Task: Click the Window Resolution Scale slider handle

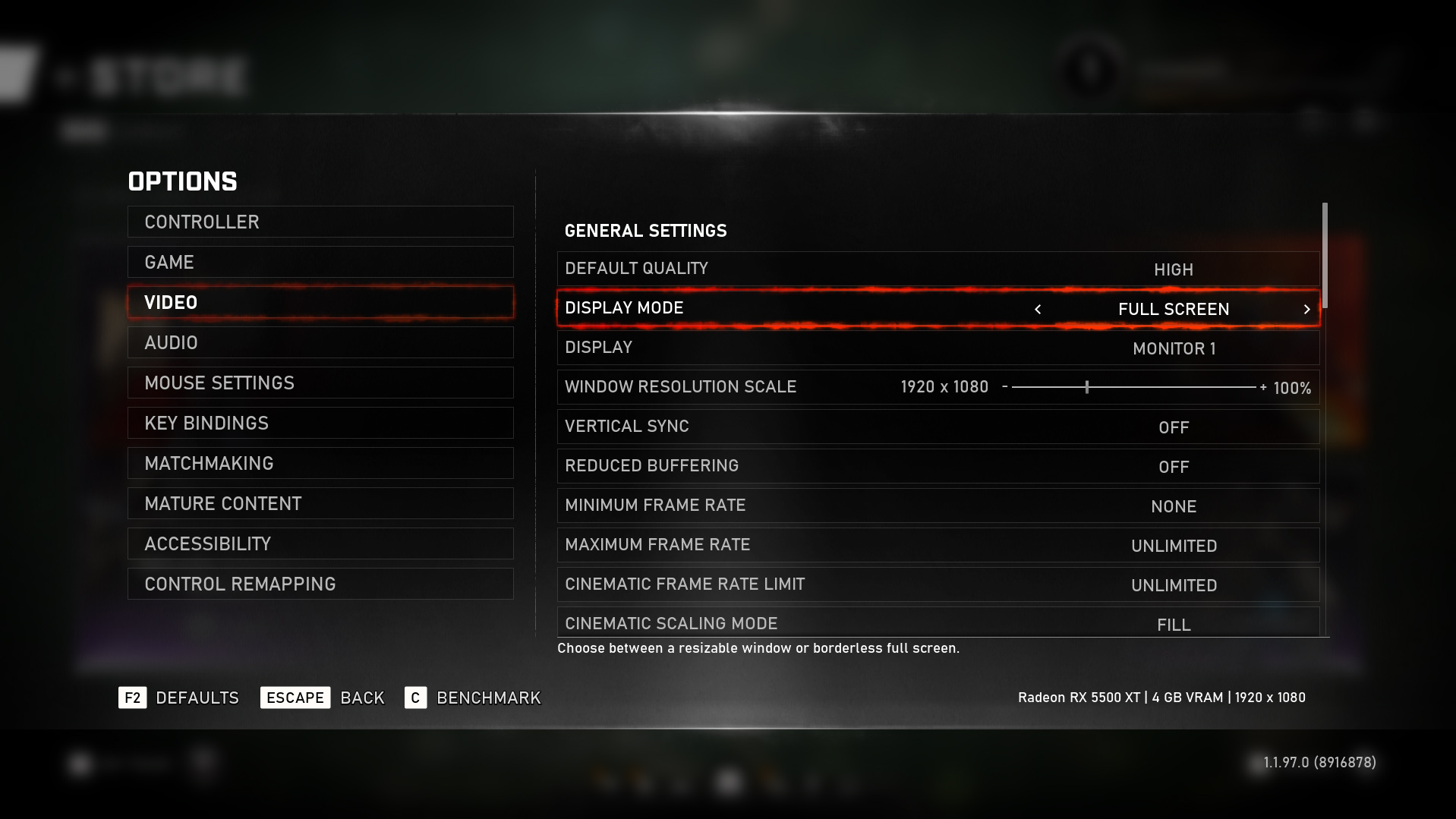Action: tap(1087, 387)
